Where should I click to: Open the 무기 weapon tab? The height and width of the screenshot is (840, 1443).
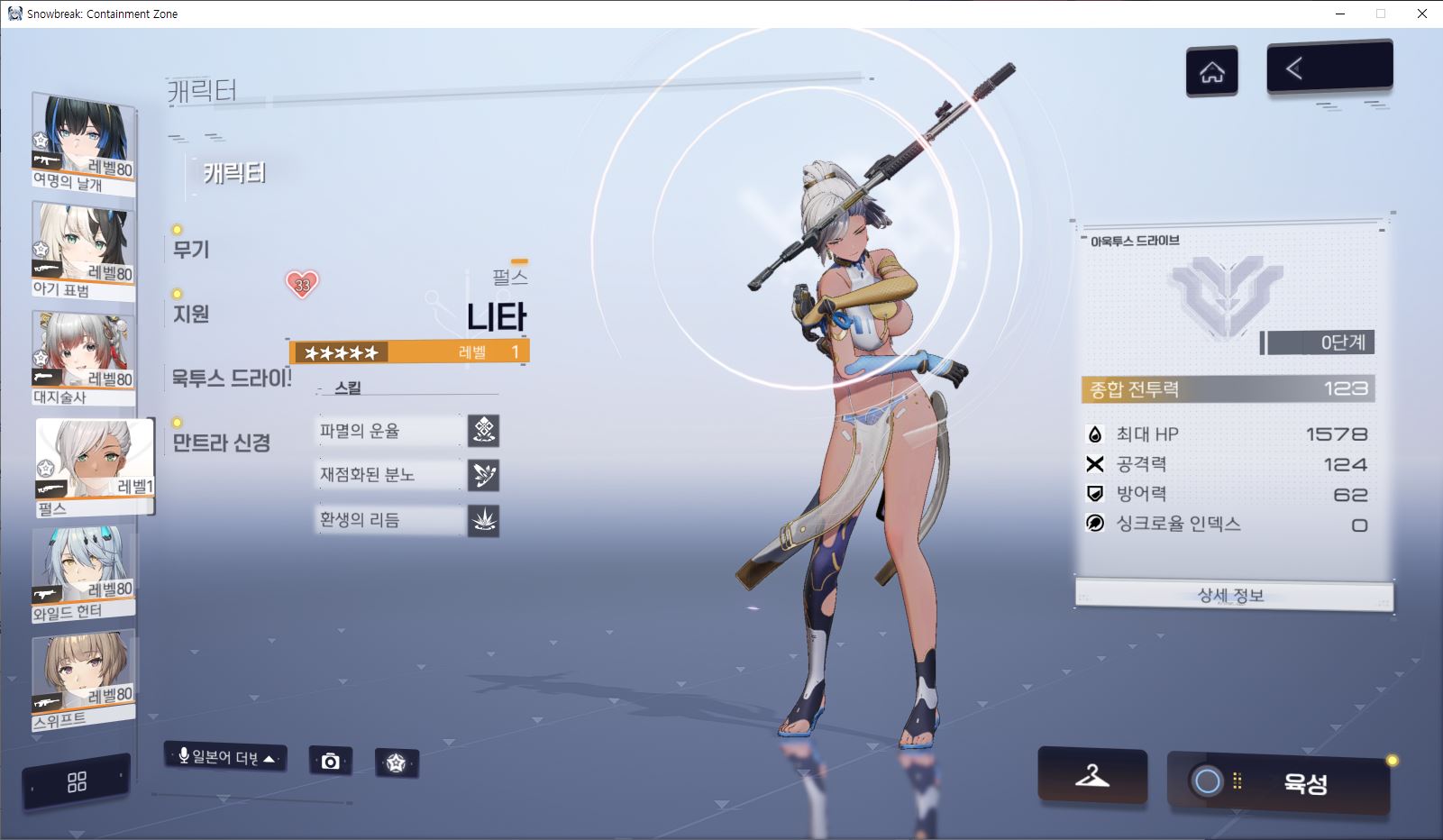(x=191, y=249)
